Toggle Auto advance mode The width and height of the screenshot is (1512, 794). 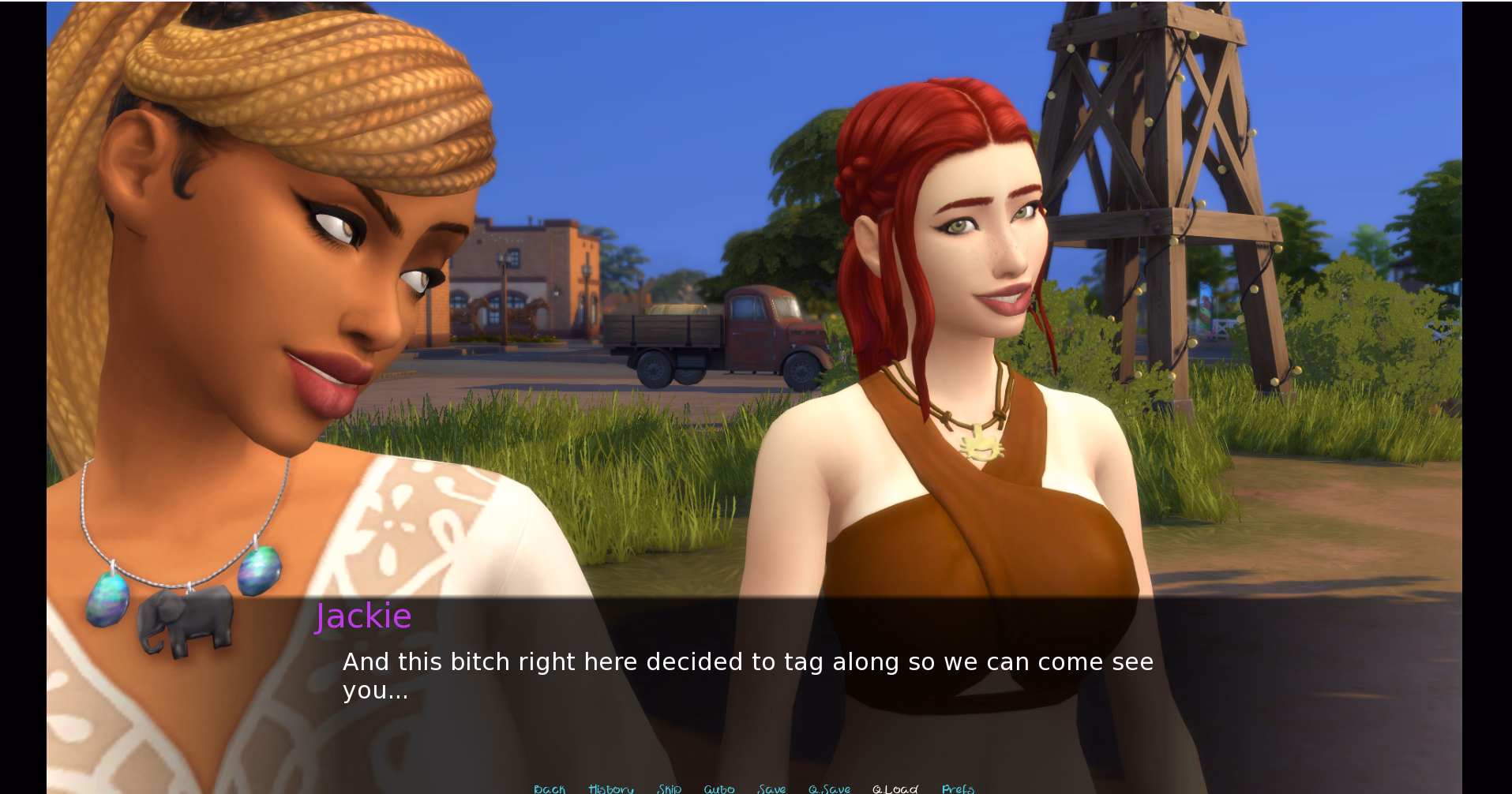point(718,788)
